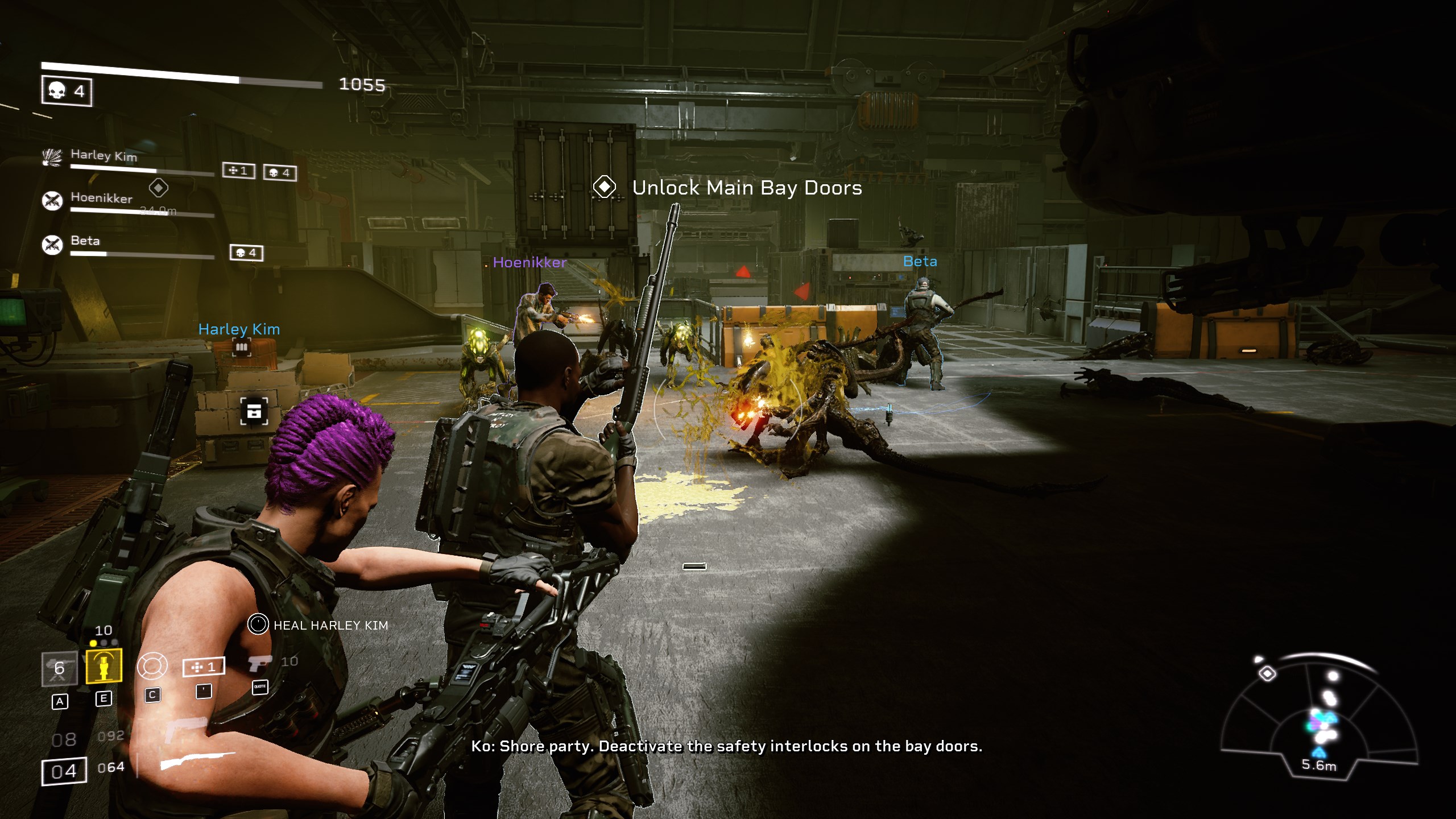This screenshot has height=819, width=1456.
Task: Select the Unlock Main Bay Doors objective
Action: point(746,188)
